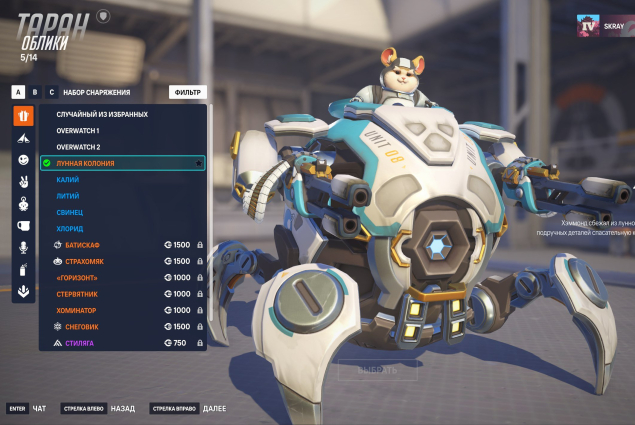Select loadout tab A

pos(18,92)
